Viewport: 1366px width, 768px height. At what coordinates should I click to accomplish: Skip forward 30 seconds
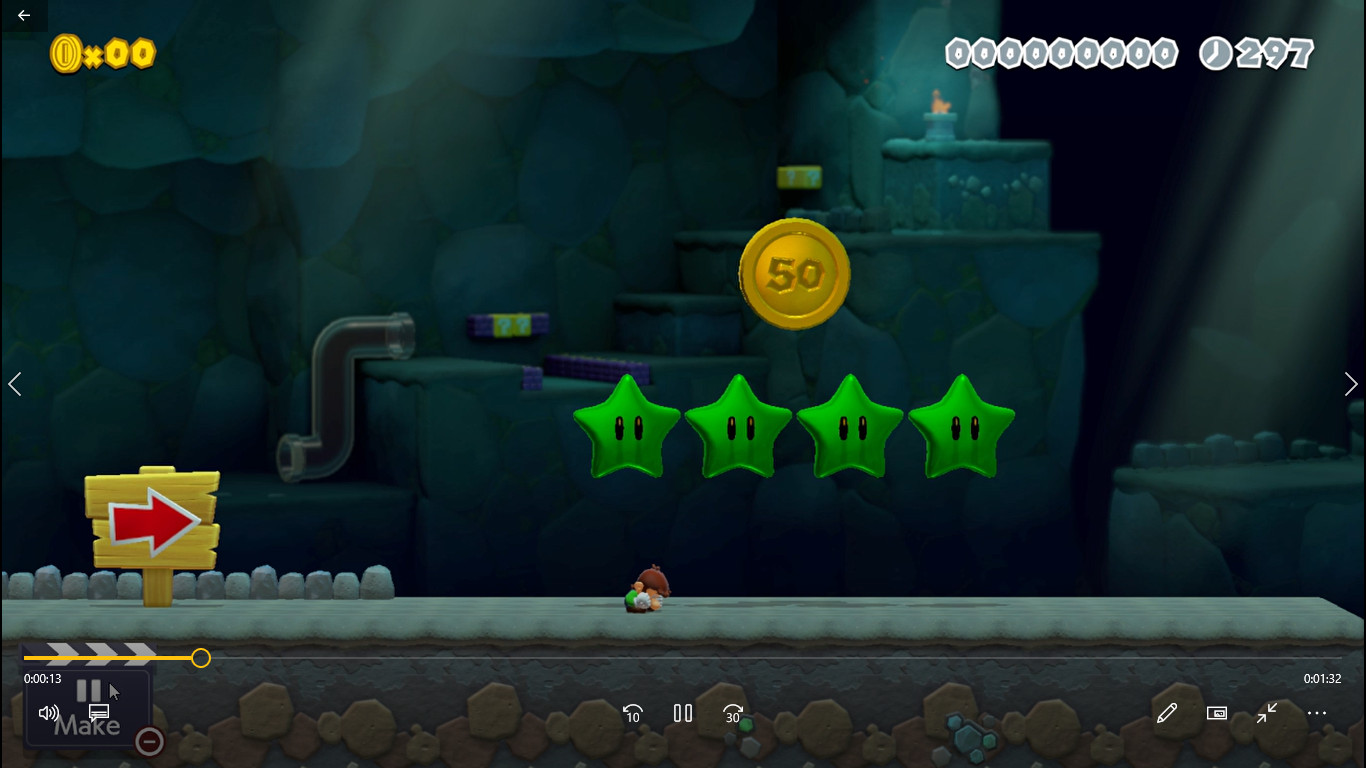[x=733, y=713]
